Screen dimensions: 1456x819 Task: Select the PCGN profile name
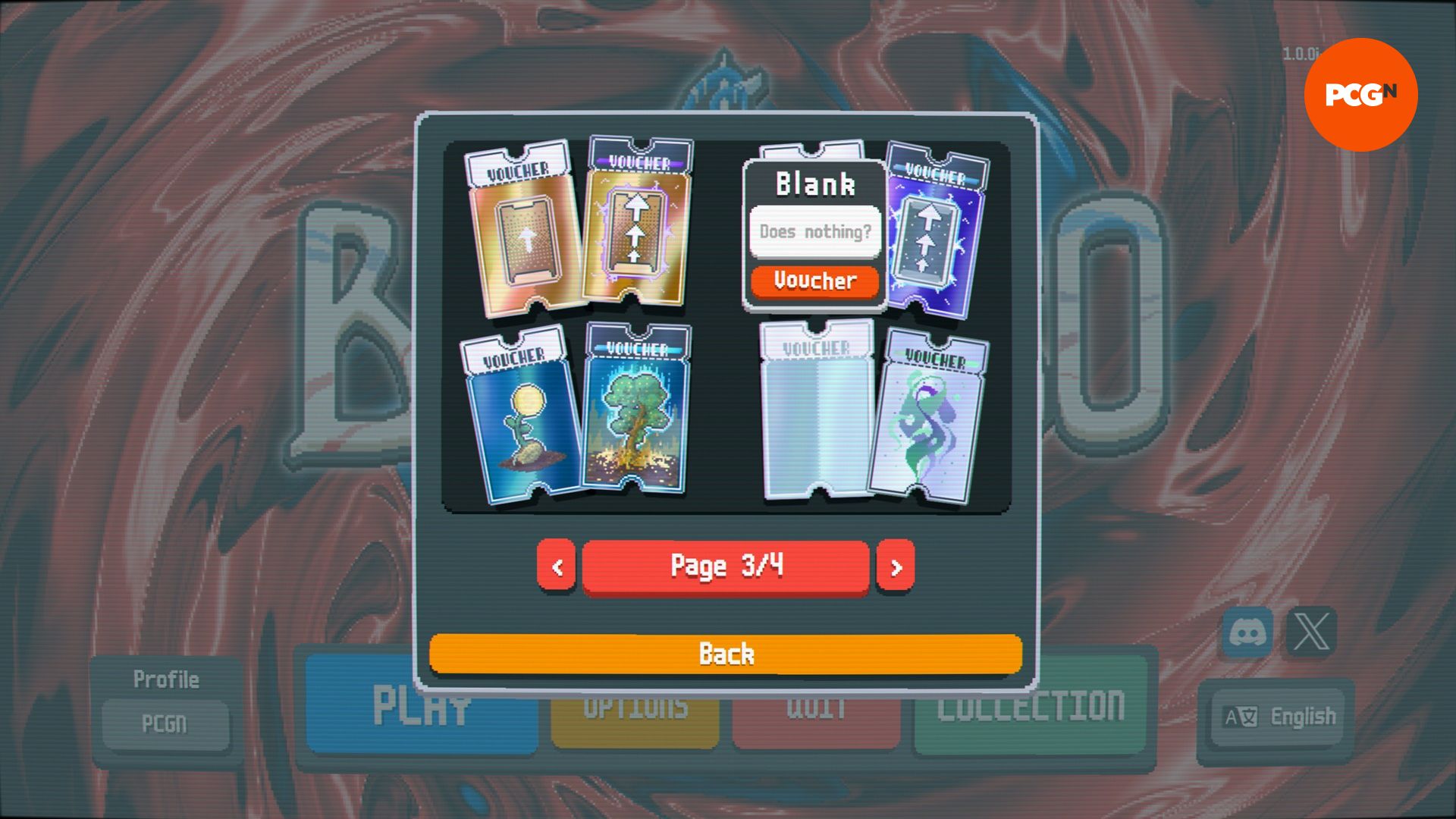(166, 723)
